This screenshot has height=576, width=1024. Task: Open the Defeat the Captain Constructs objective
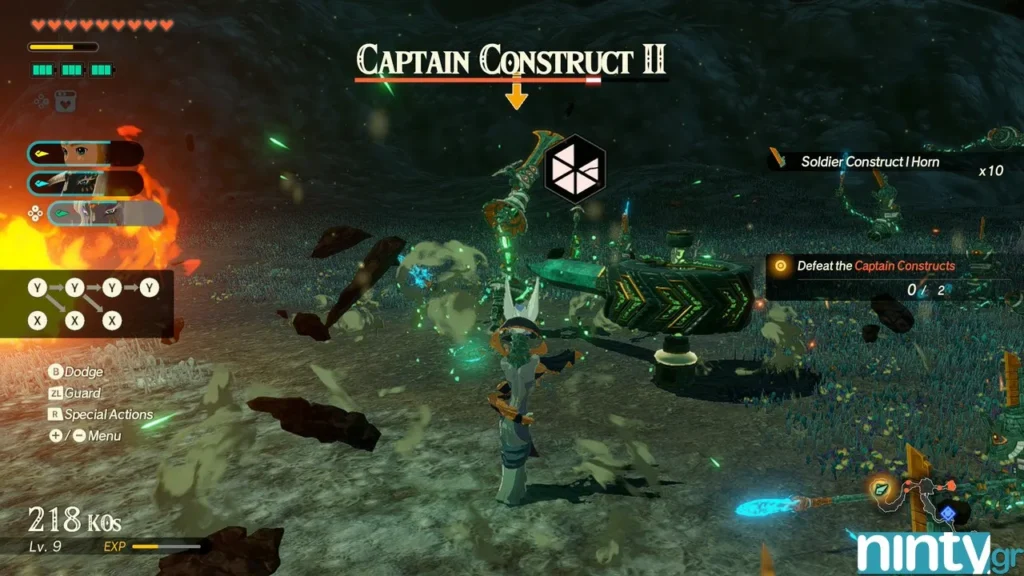coord(874,266)
